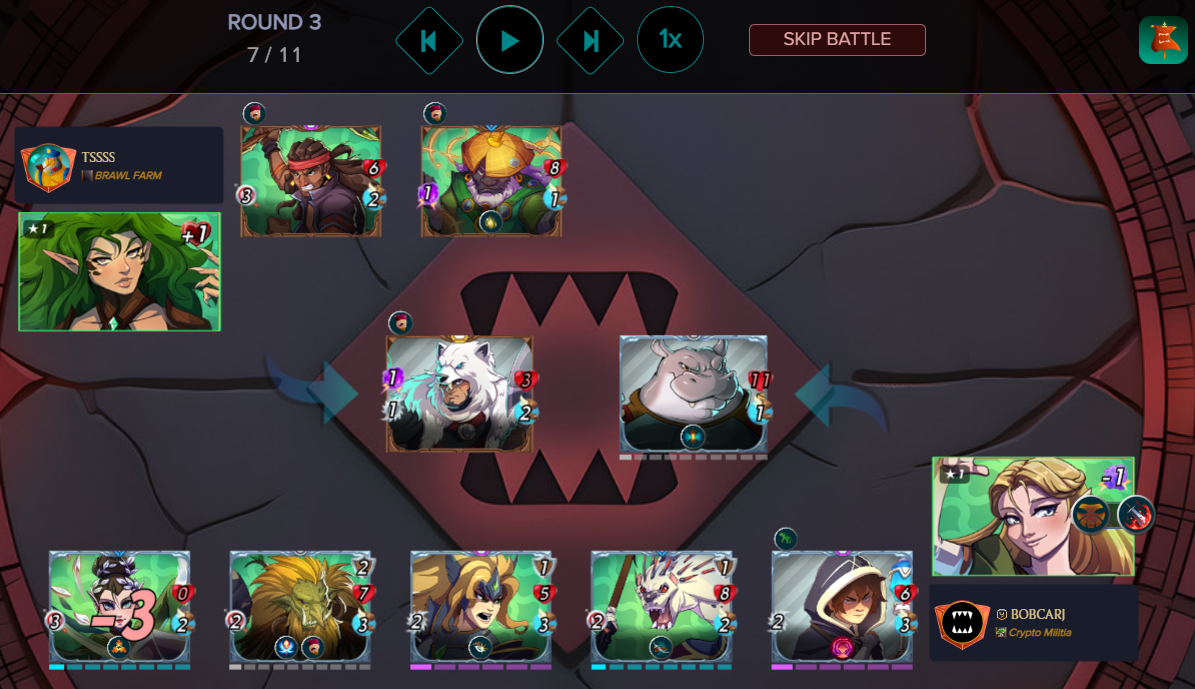Step back to the previous action
Viewport: 1195px width, 689px height.
pos(429,41)
